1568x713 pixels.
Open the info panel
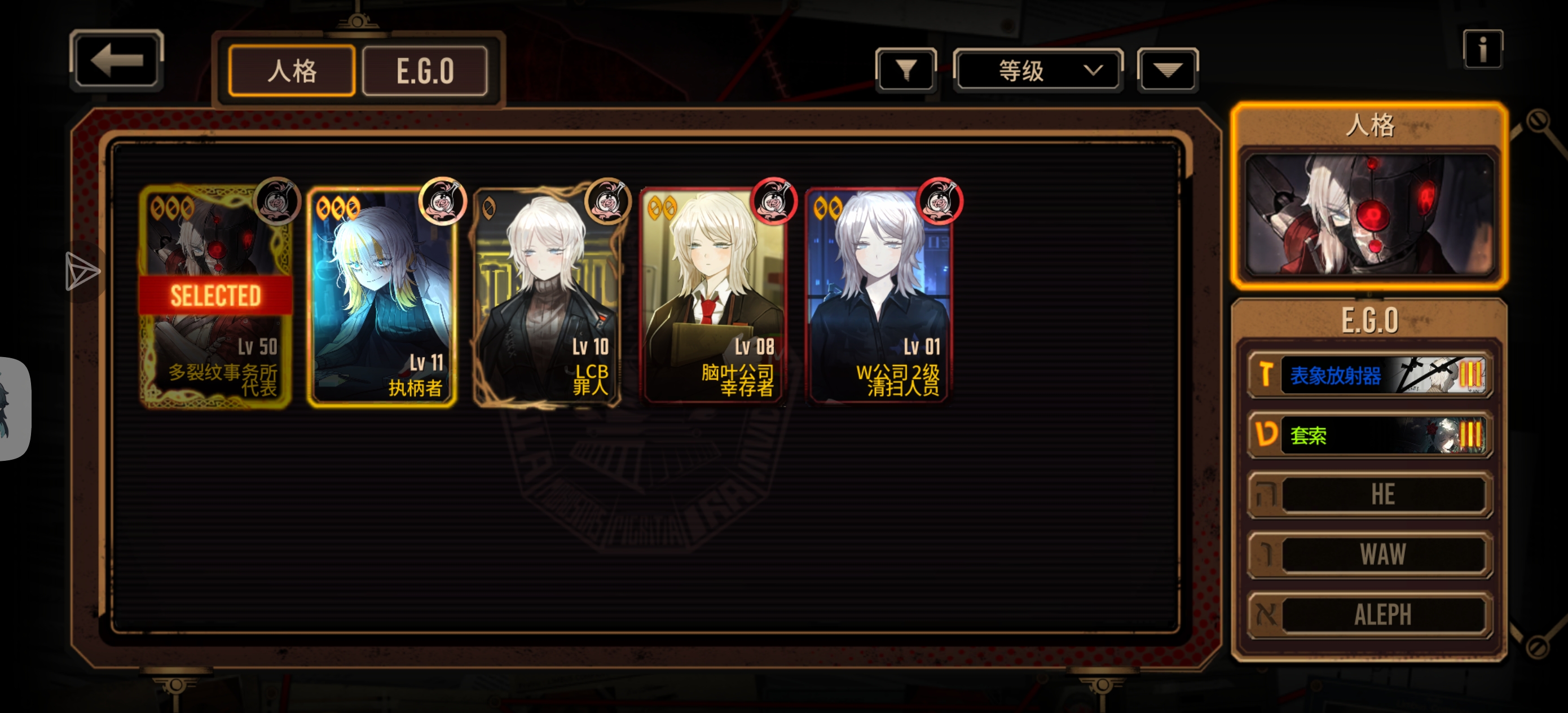tap(1482, 49)
